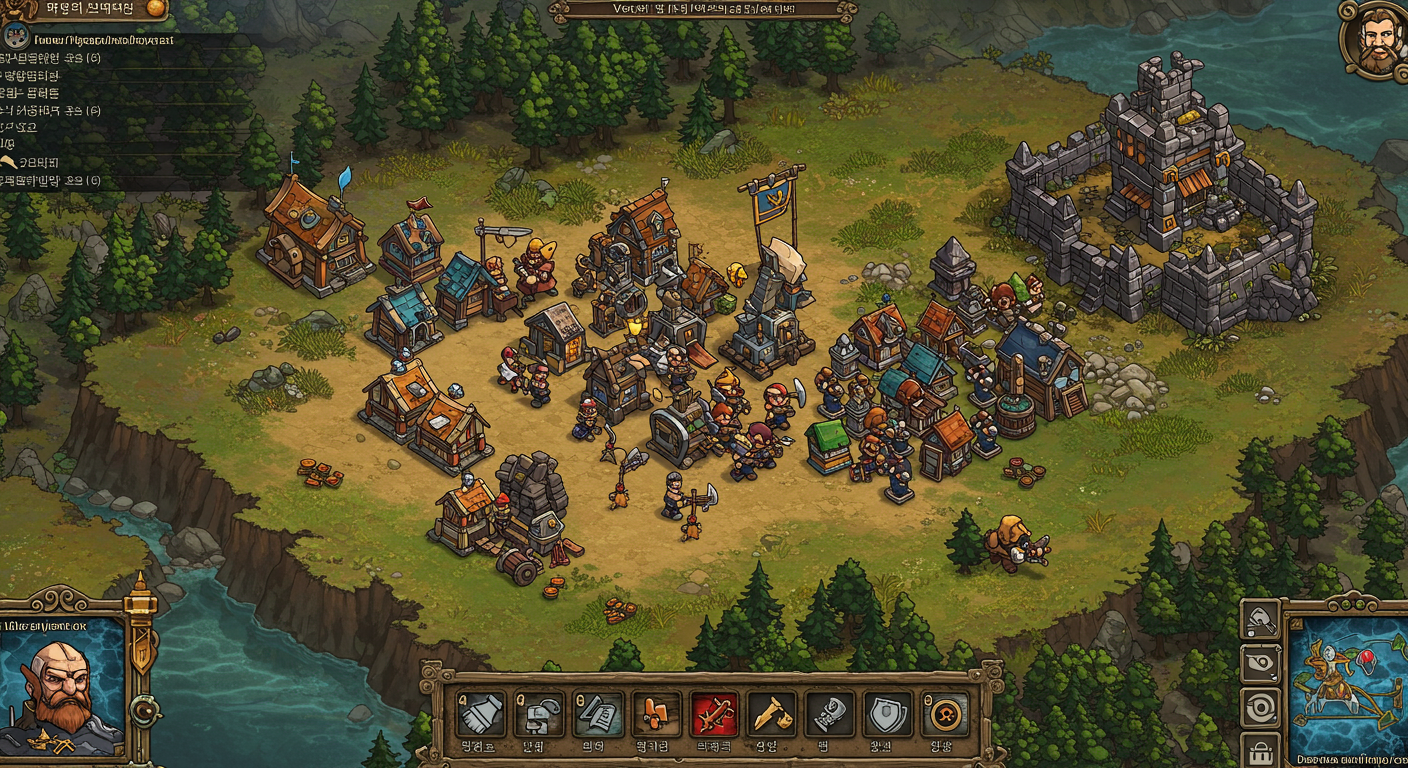Toggle the eye view button beside minimap

click(x=1260, y=663)
